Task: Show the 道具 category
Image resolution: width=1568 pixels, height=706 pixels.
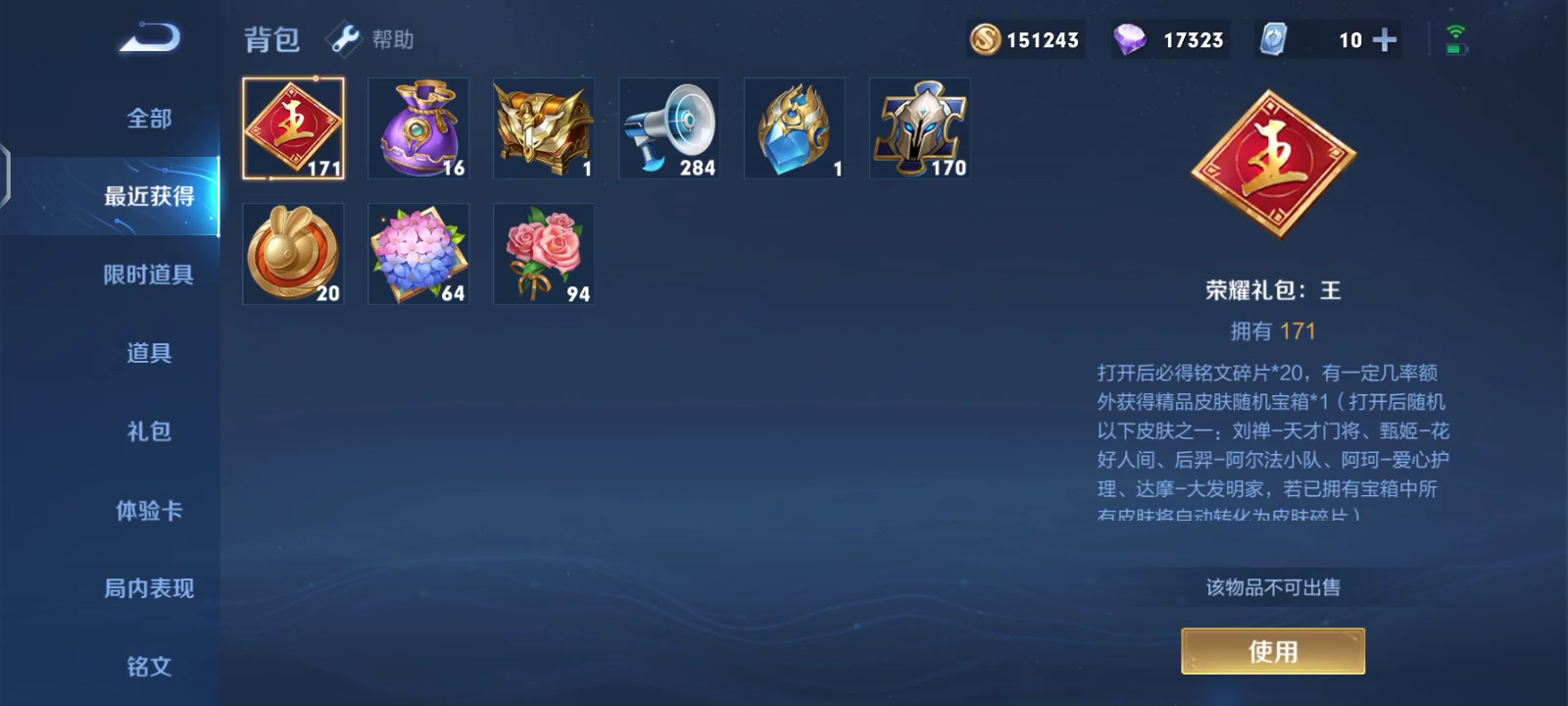Action: tap(149, 353)
